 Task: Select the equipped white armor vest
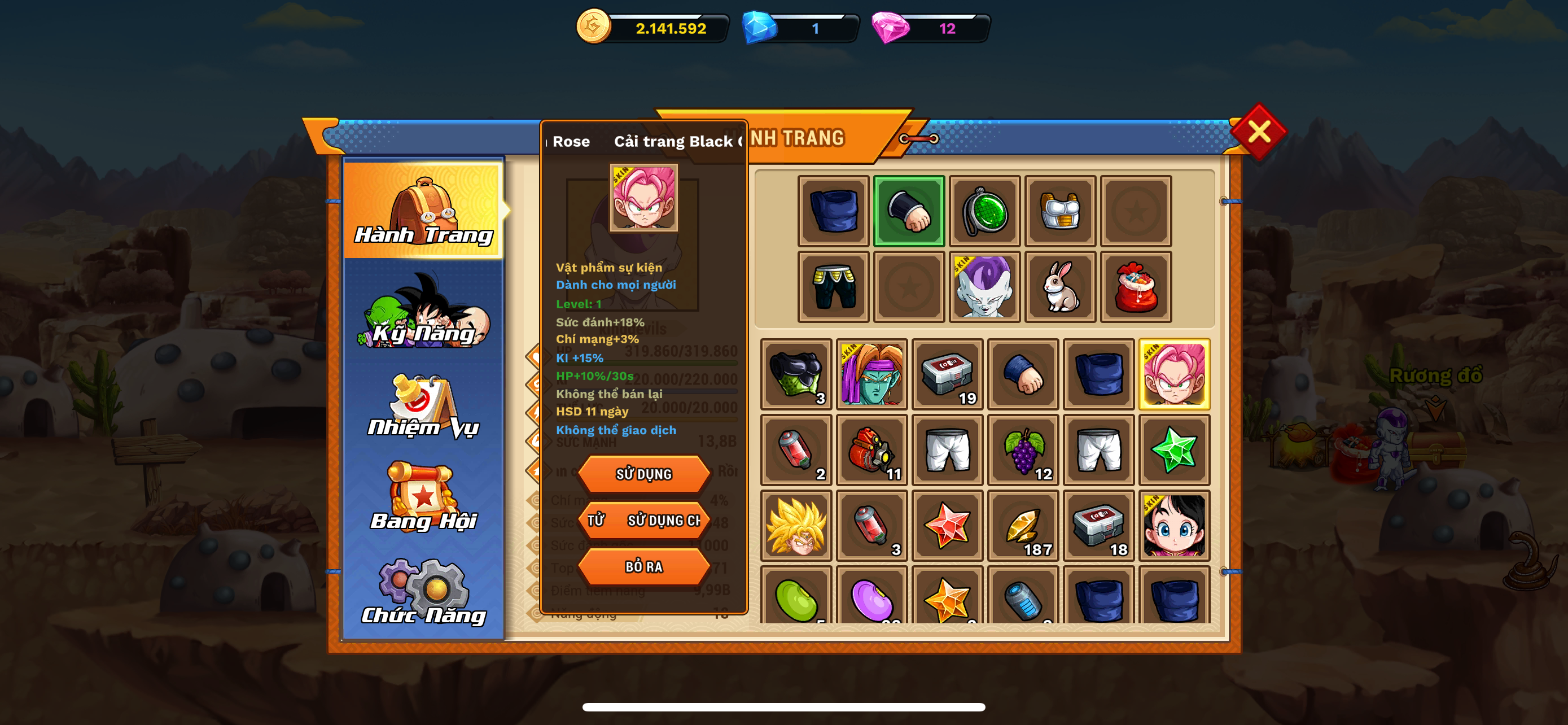(x=1060, y=211)
